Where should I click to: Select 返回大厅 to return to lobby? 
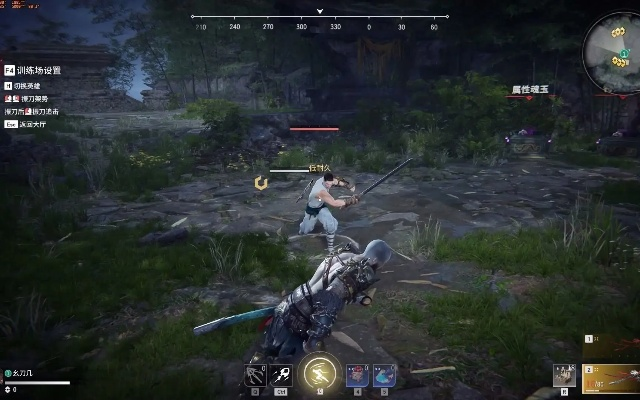point(36,124)
